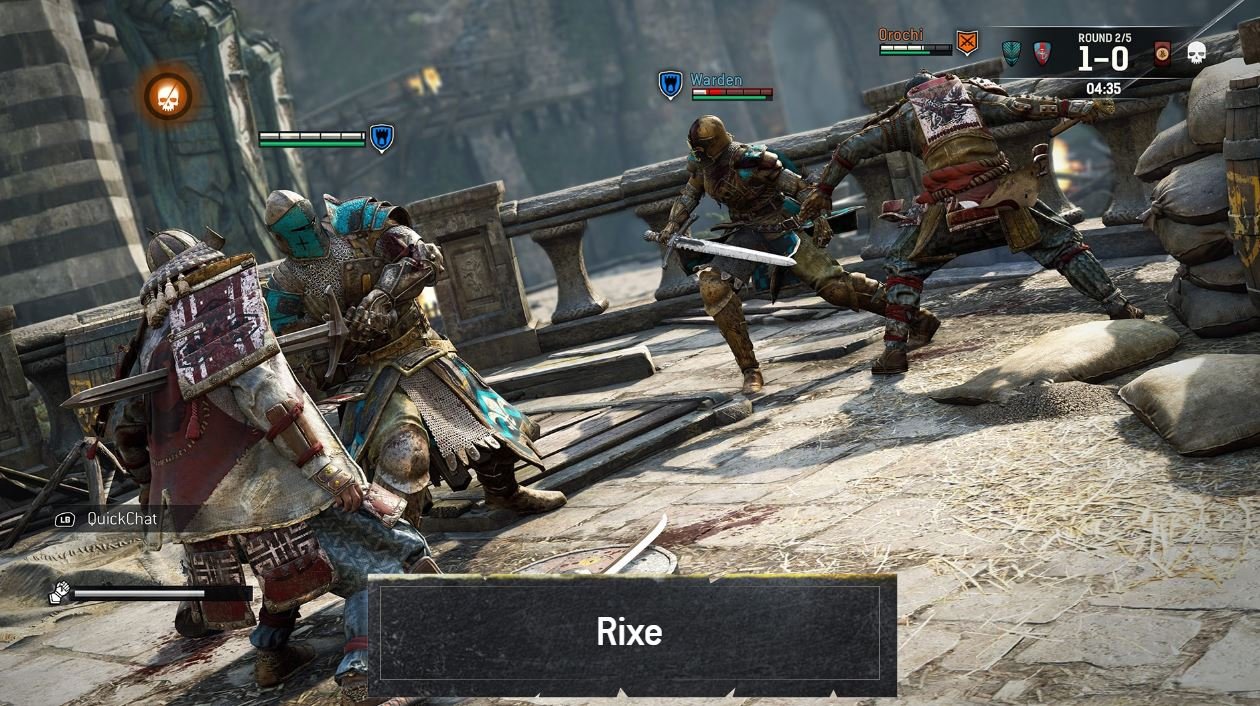Select the teal striped team shield emblem
Viewport: 1260px width, 706px height.
click(1011, 53)
